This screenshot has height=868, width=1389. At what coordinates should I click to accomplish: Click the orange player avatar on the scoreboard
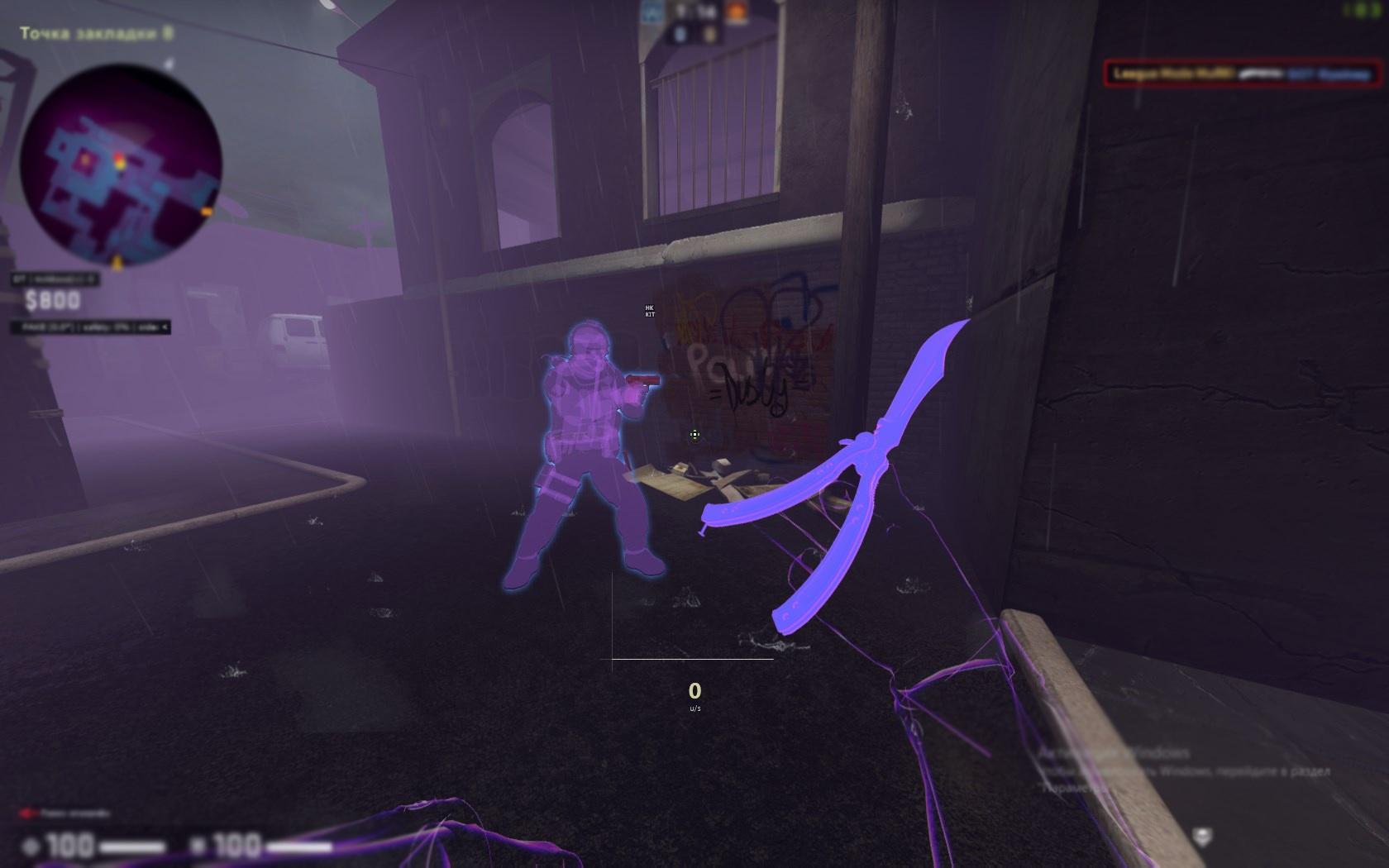[734, 12]
